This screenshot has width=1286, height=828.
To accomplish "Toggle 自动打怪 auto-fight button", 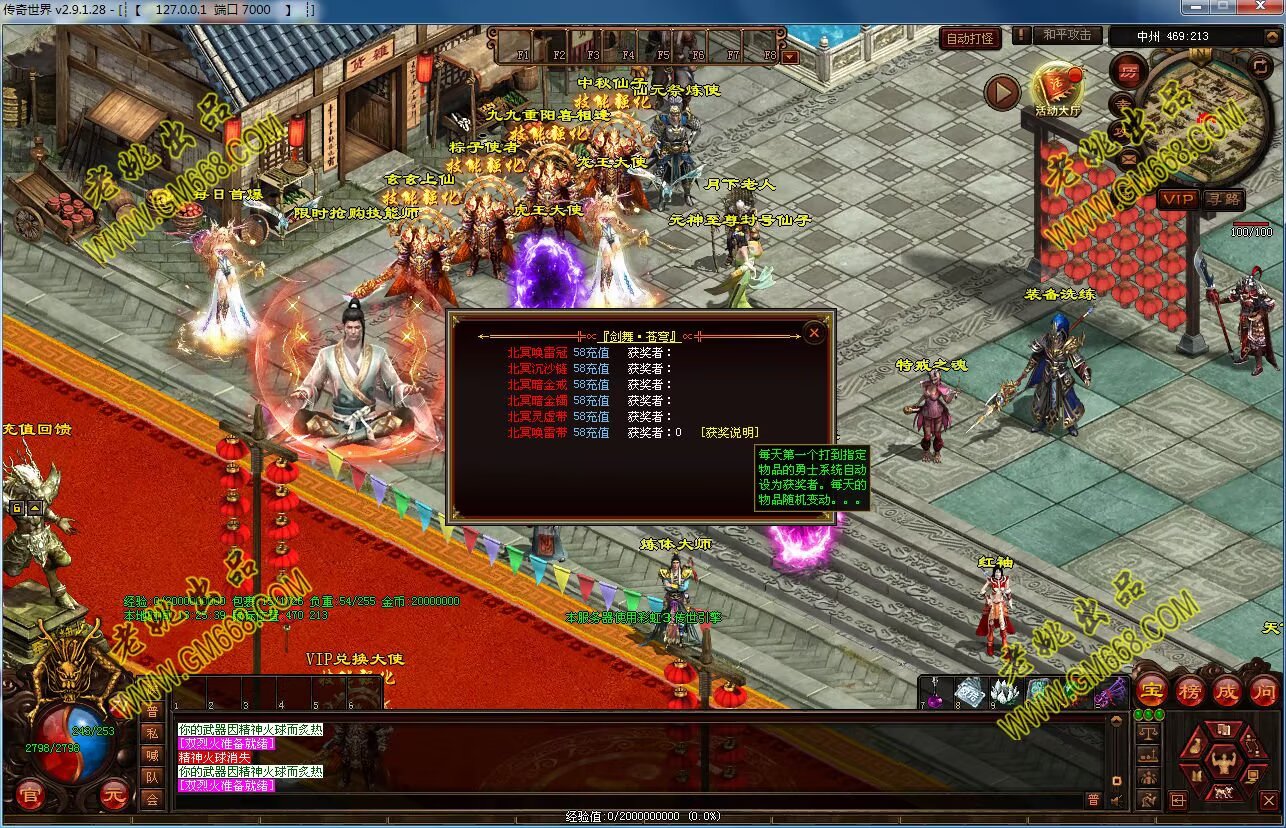I will [970, 38].
